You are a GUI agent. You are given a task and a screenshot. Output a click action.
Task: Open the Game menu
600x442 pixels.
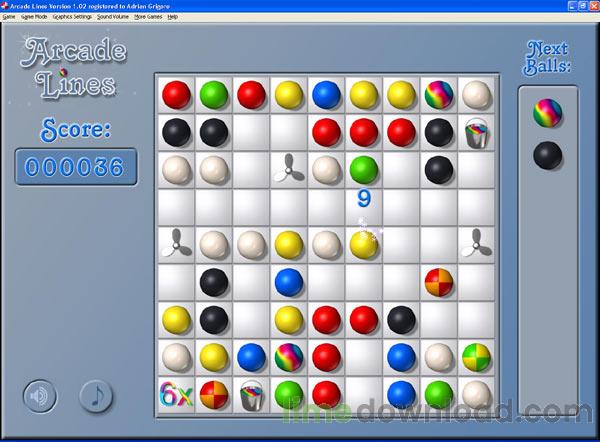click(9, 17)
